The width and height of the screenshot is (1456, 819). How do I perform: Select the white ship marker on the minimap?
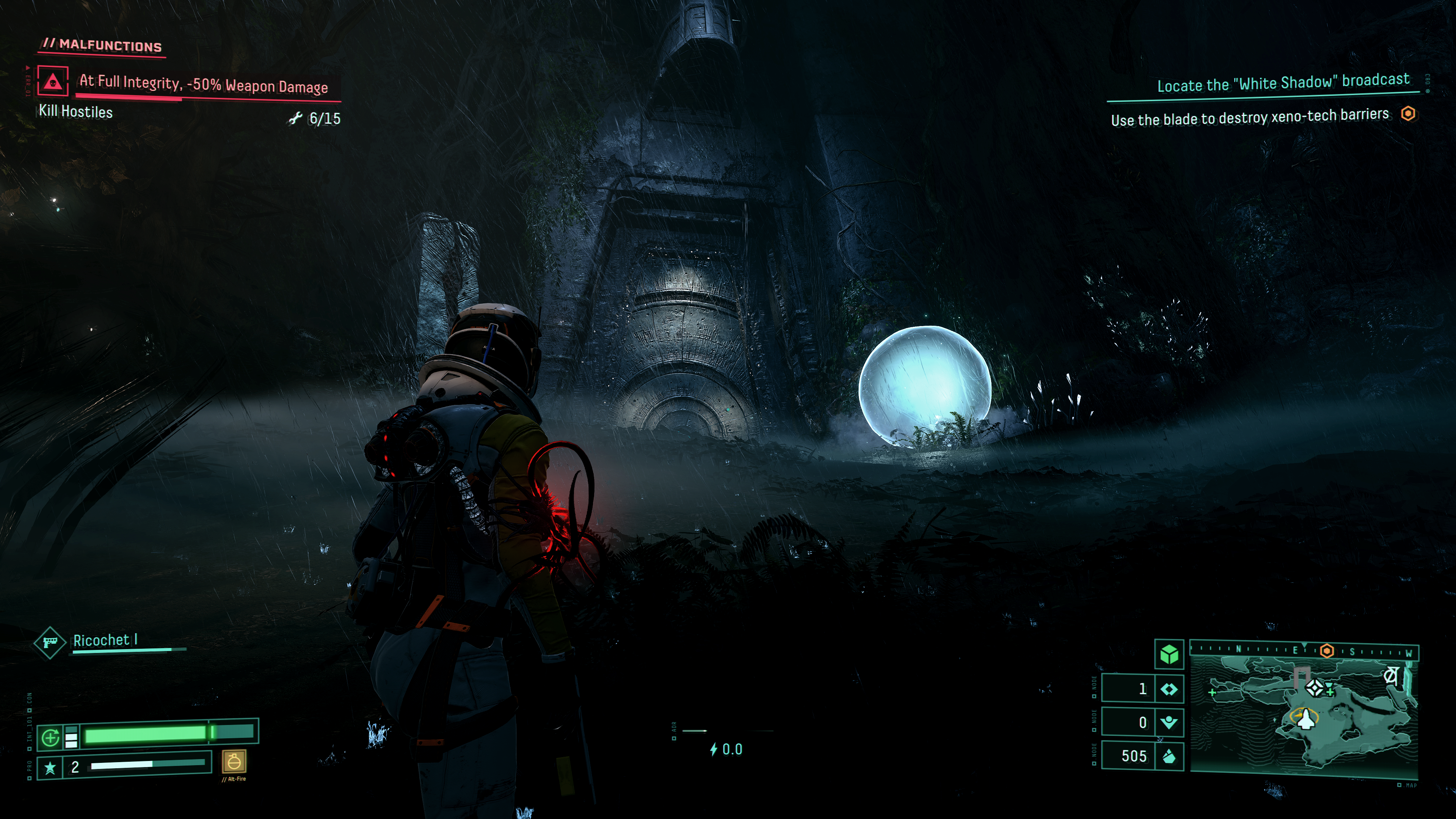(1305, 720)
